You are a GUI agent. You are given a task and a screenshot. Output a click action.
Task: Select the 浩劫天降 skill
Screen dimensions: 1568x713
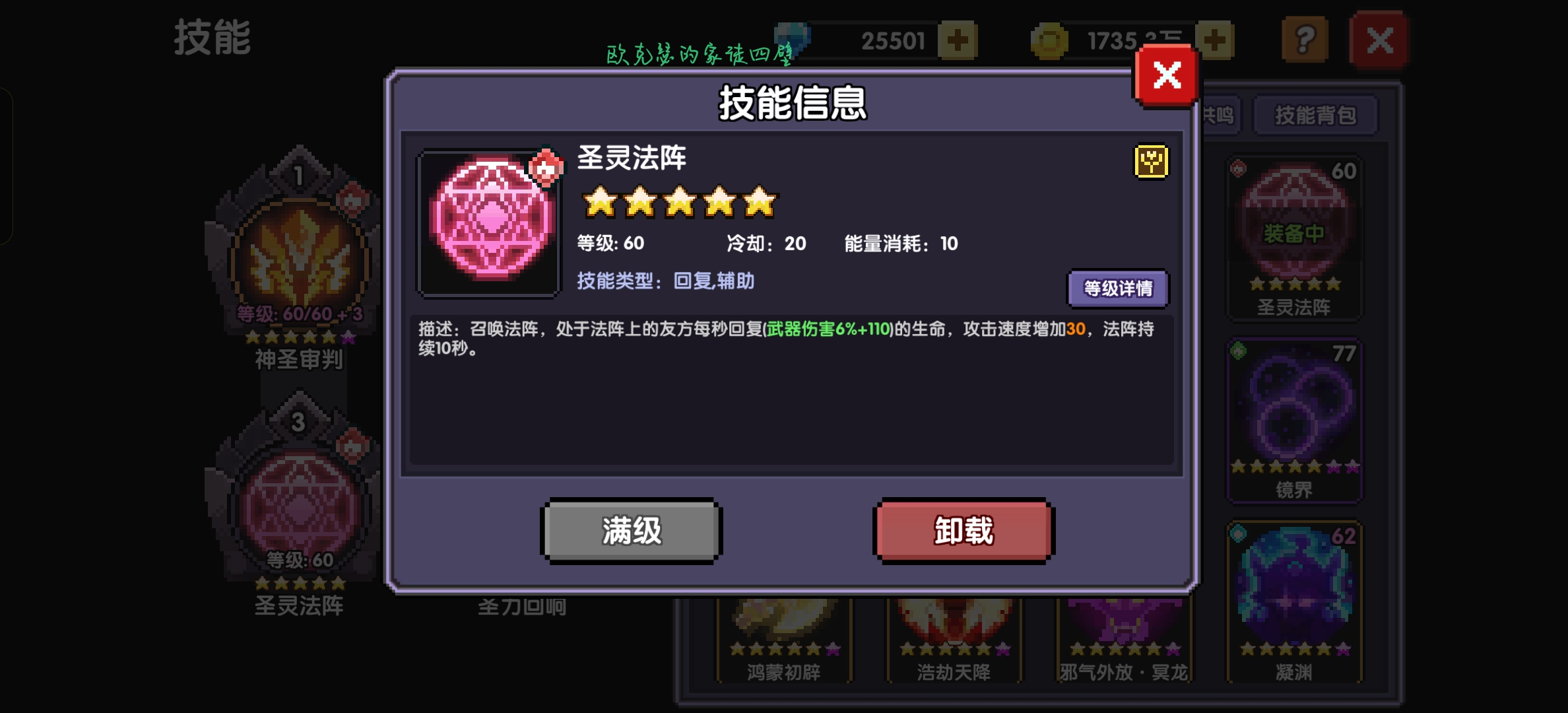point(954,627)
